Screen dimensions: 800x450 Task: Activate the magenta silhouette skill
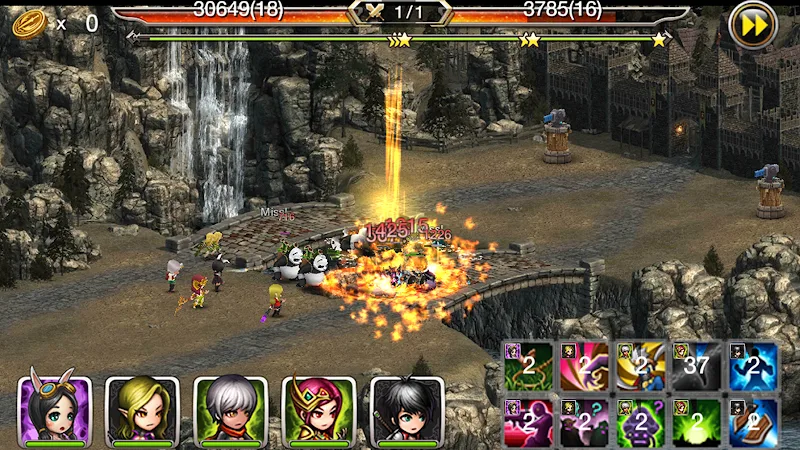point(528,422)
